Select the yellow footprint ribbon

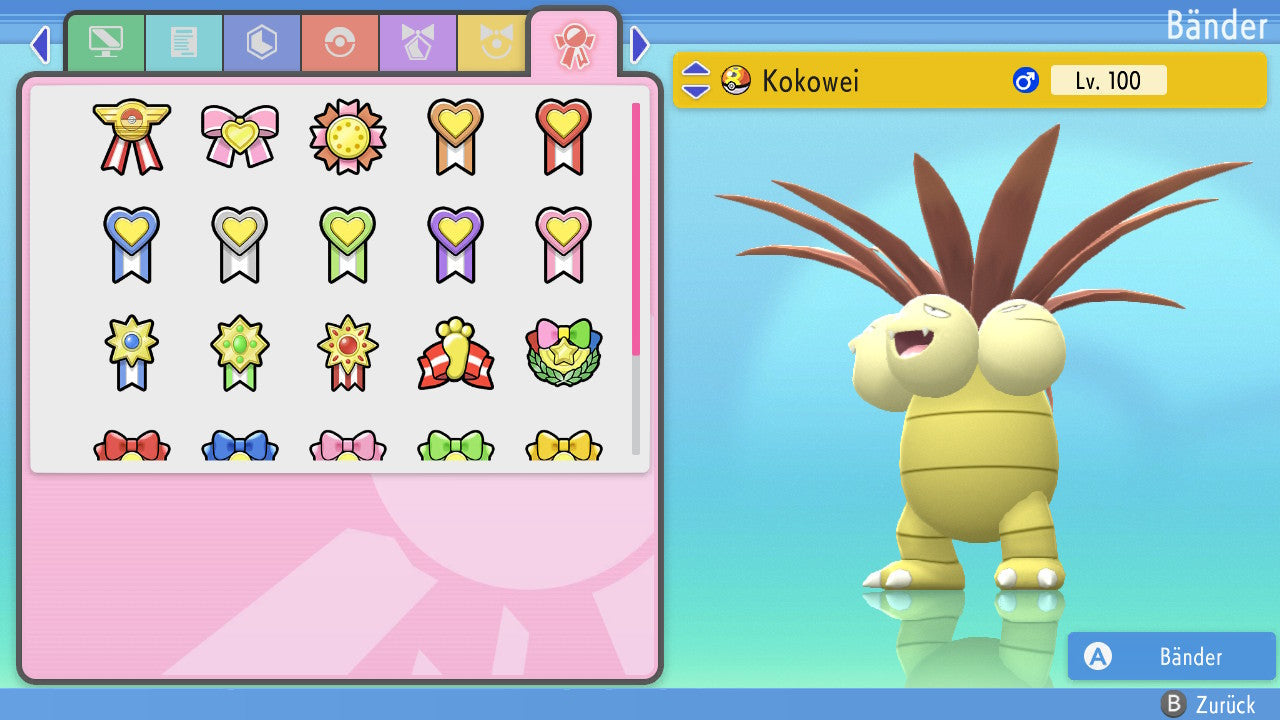[456, 353]
